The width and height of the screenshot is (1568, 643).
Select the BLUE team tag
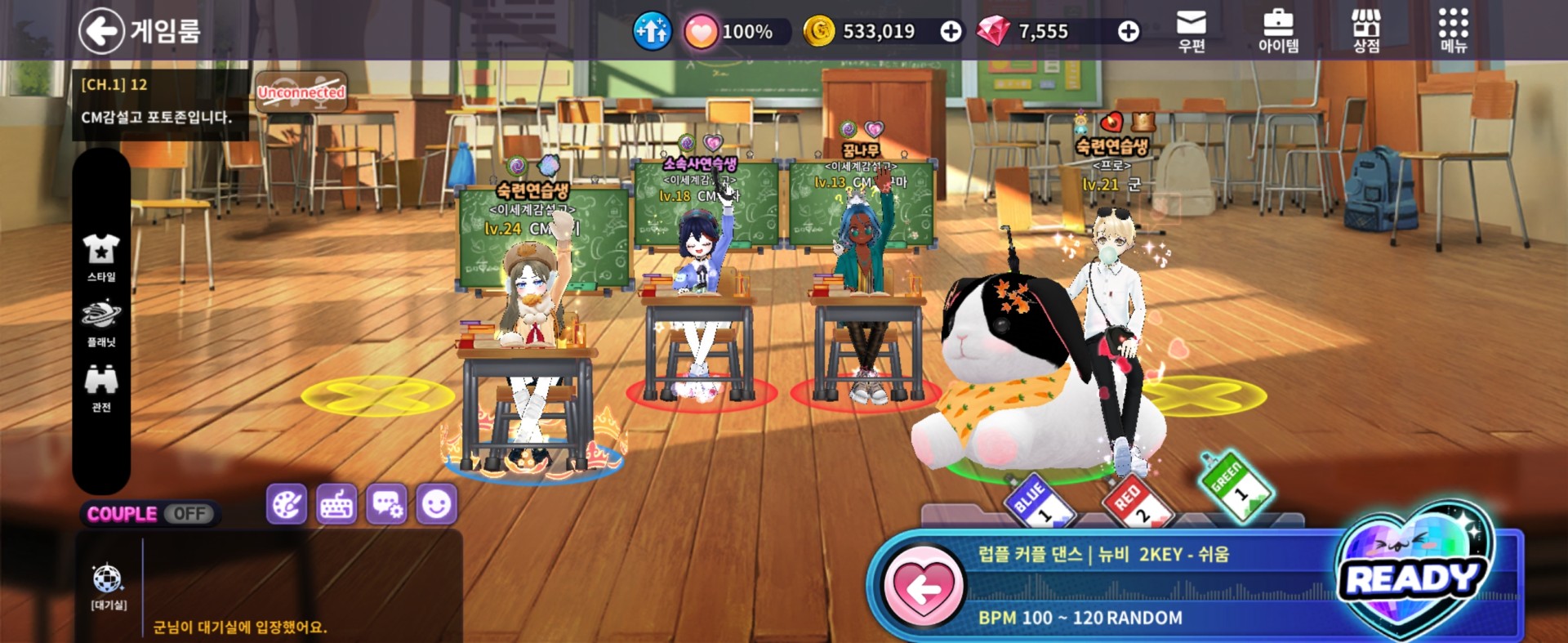coord(1037,499)
